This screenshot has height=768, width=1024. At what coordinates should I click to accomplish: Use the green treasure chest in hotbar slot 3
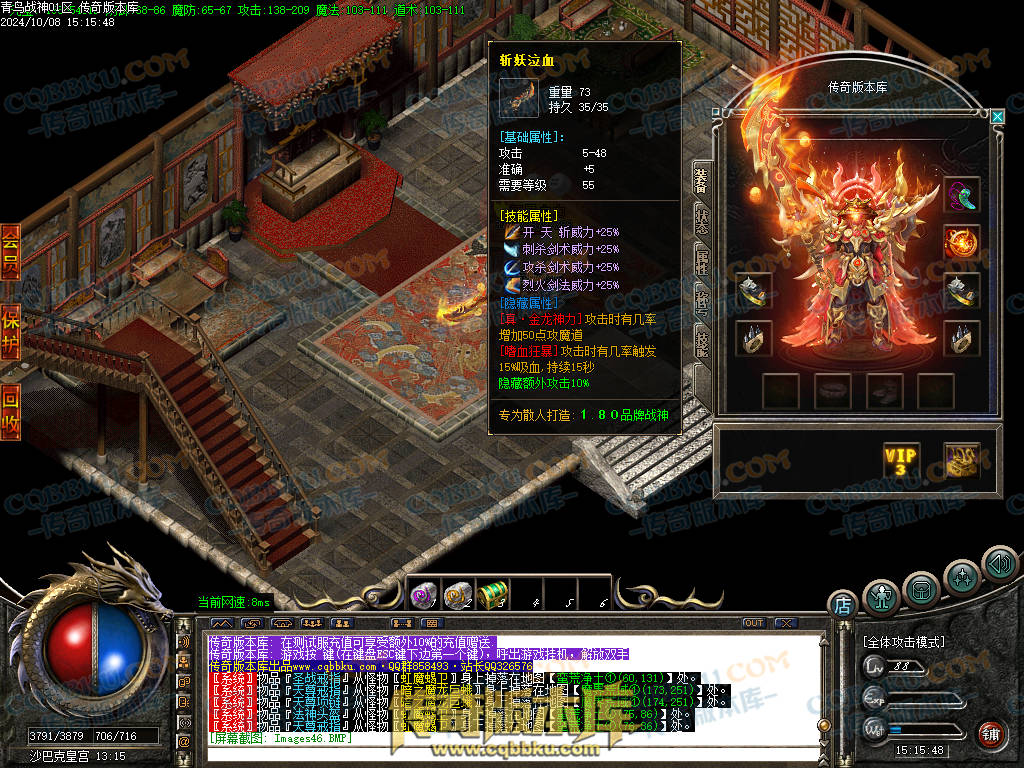click(492, 596)
